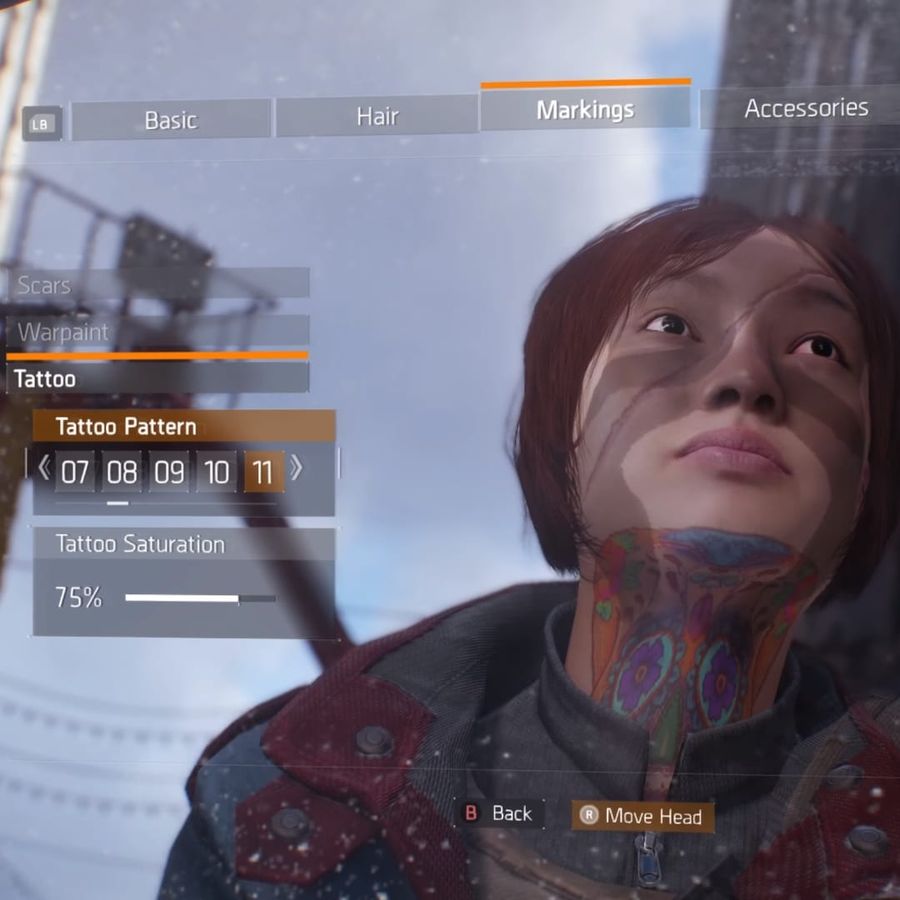Screen dimensions: 900x900
Task: Go Back from the markings menu
Action: coord(500,814)
